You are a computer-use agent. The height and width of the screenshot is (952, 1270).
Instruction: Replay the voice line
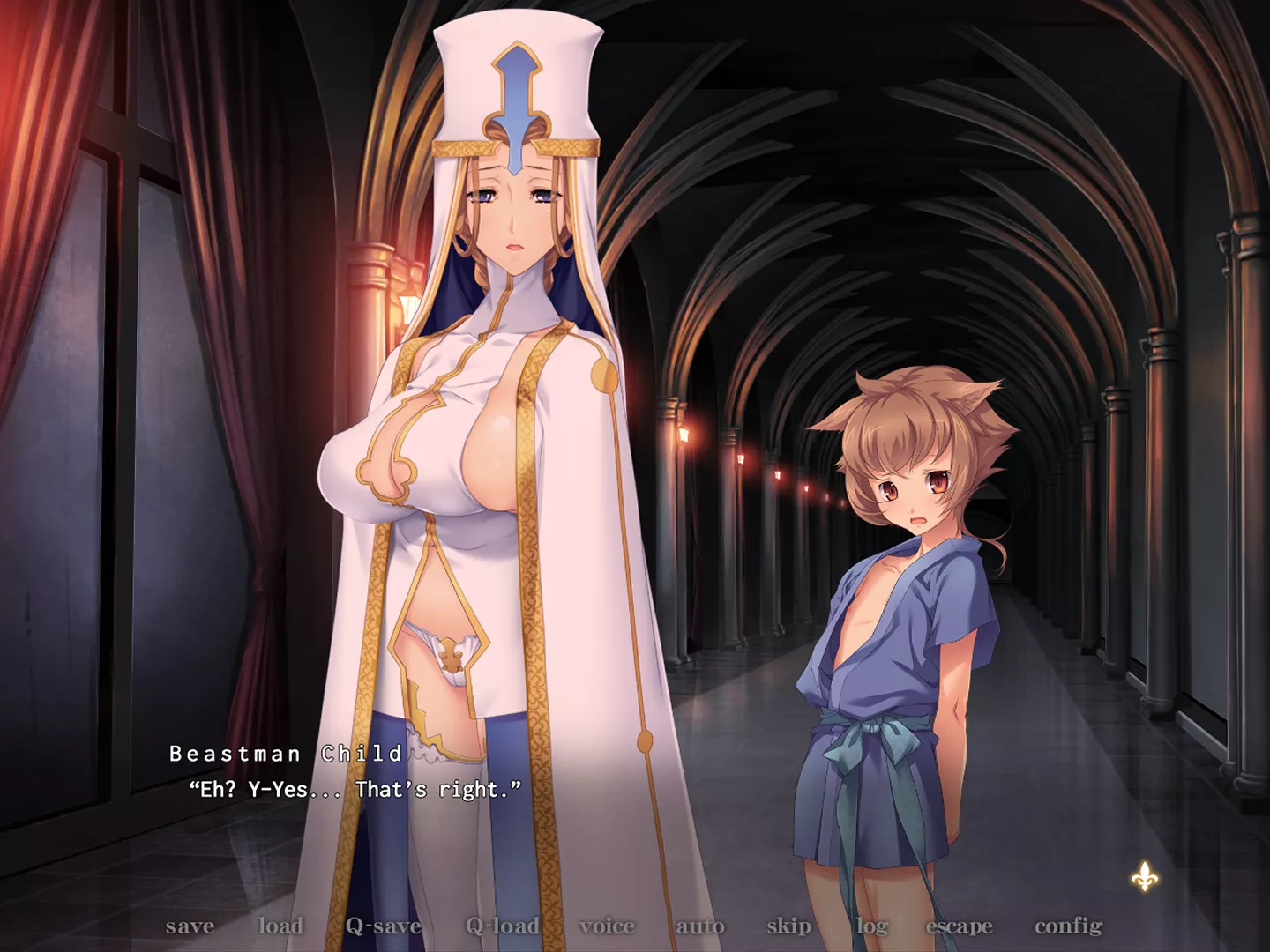[607, 926]
